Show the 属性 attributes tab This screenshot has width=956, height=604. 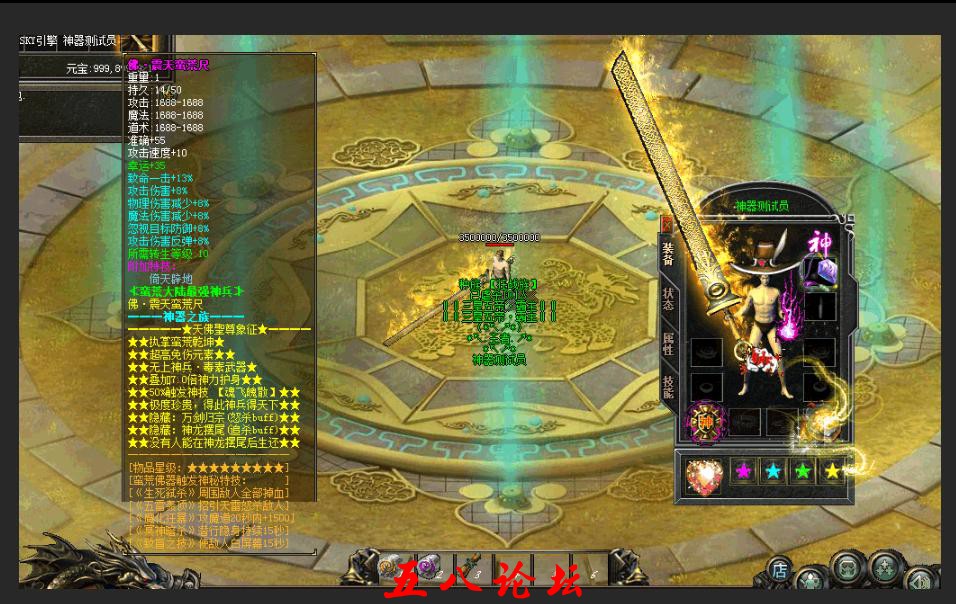[x=668, y=343]
